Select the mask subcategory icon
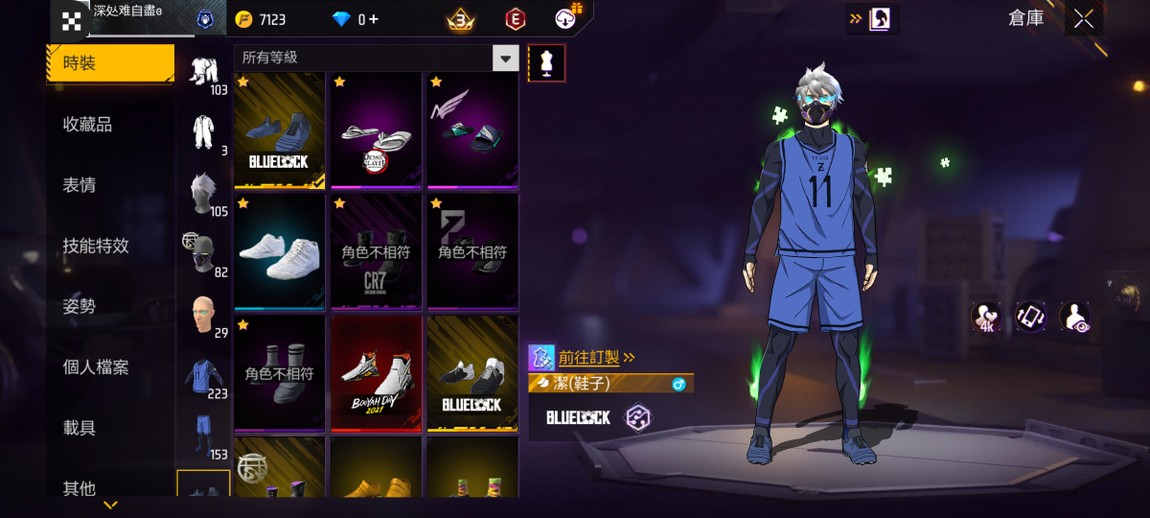The width and height of the screenshot is (1150, 518). click(204, 254)
